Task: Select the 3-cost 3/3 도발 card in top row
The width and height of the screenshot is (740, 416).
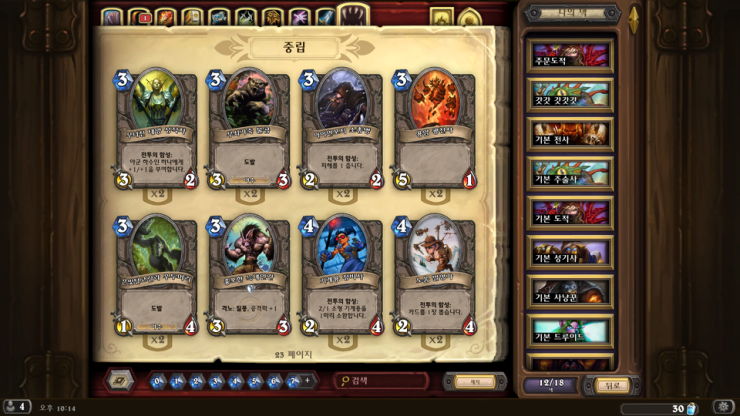Action: pyautogui.click(x=250, y=130)
